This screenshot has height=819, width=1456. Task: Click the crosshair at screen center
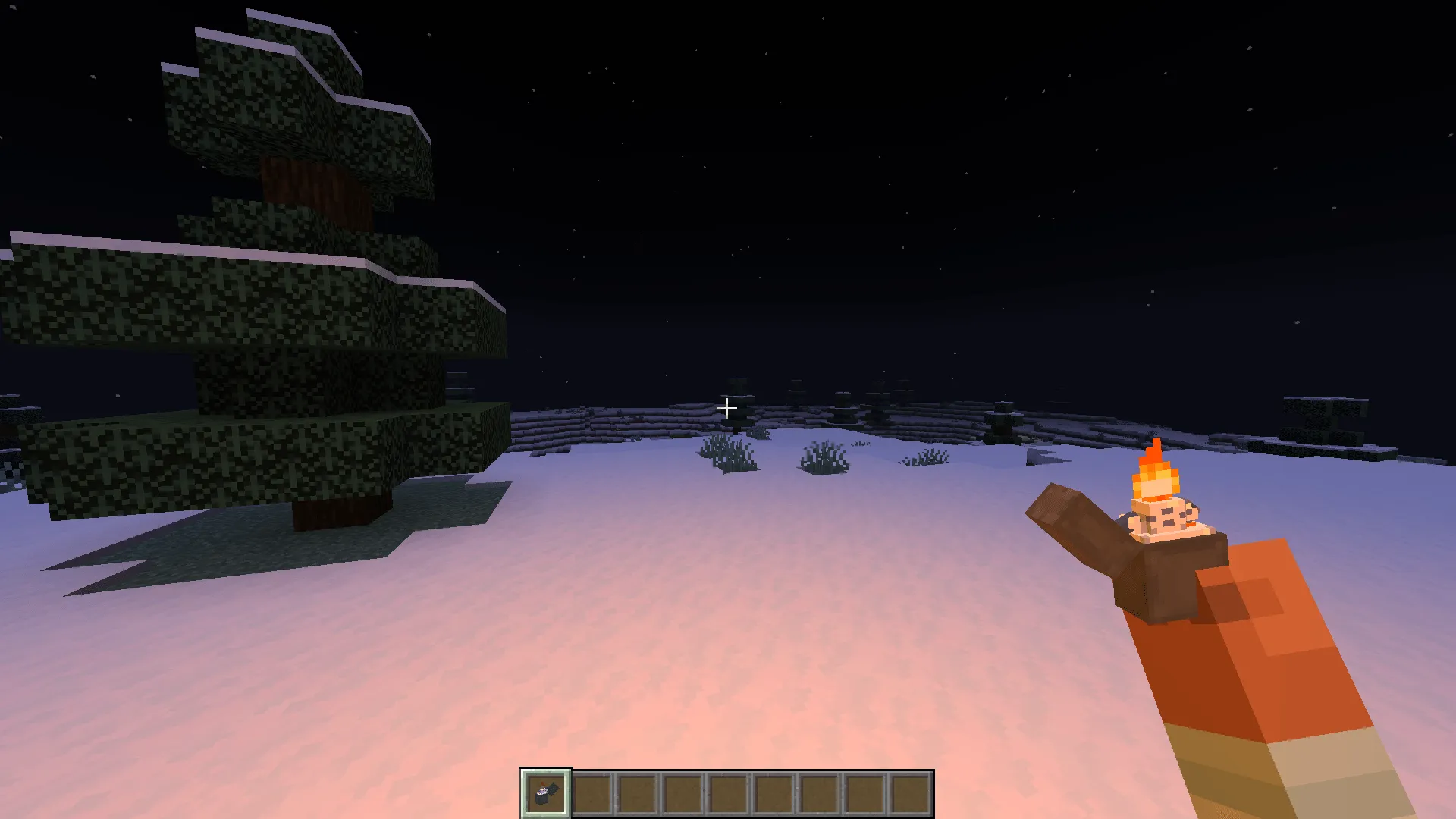[x=727, y=409]
